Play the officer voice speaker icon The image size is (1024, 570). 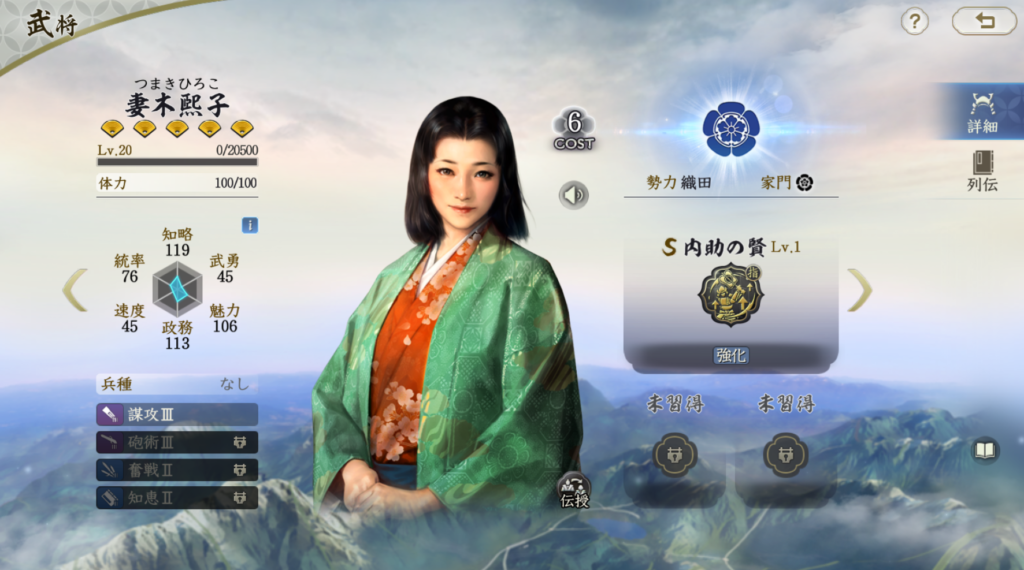[574, 194]
